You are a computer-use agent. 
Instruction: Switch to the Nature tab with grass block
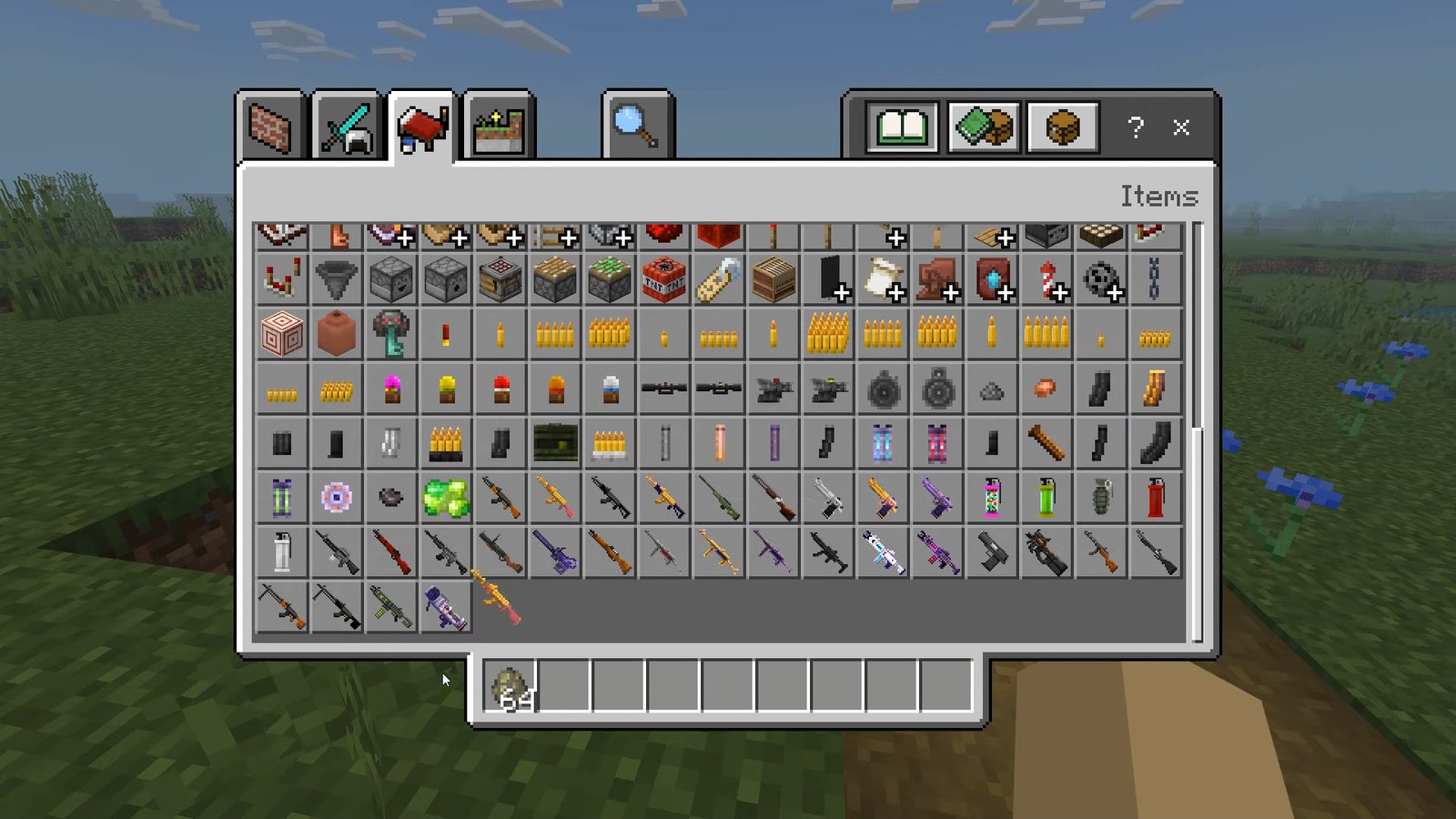pos(498,126)
